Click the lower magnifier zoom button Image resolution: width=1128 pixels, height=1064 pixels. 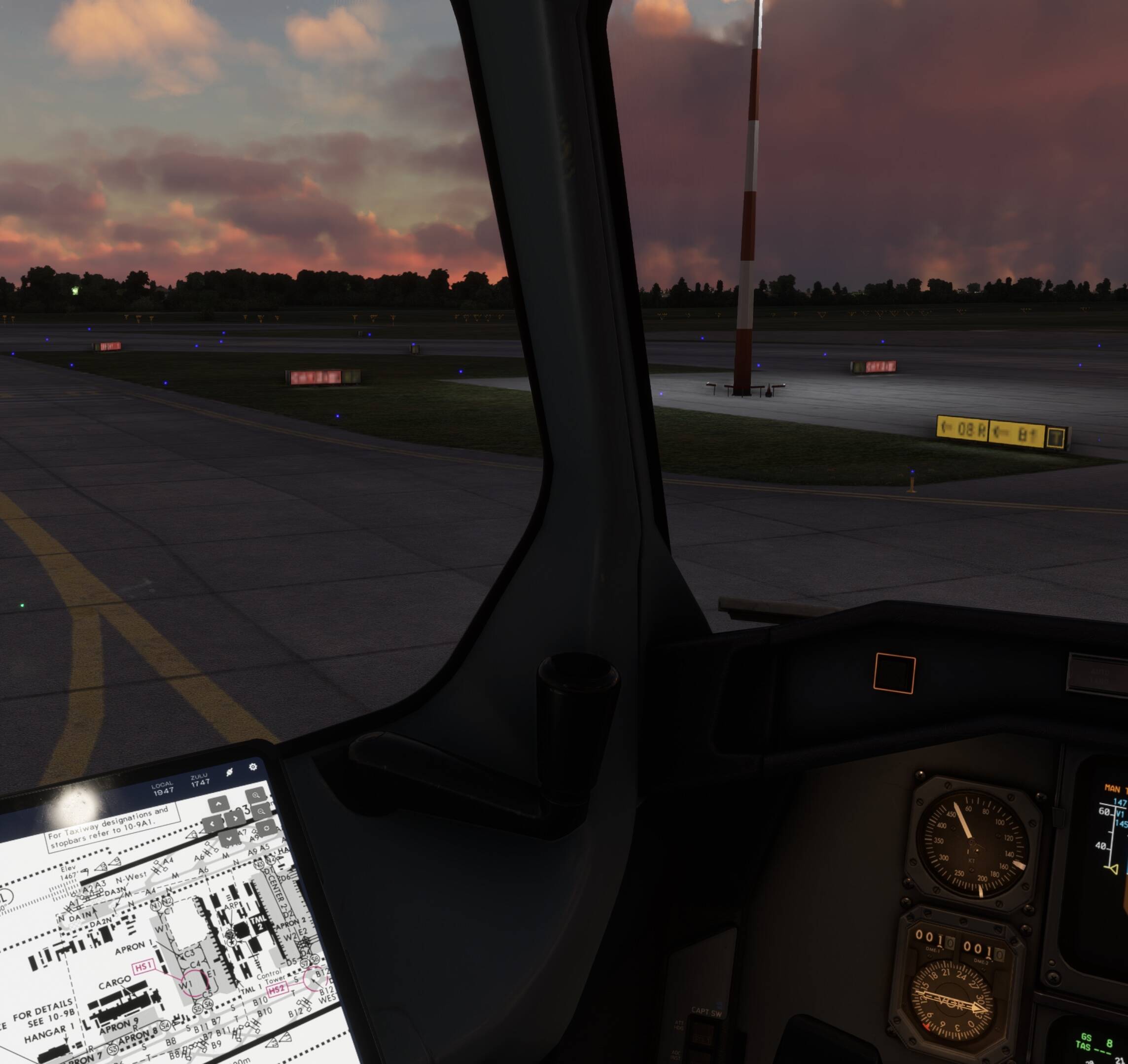[x=261, y=812]
